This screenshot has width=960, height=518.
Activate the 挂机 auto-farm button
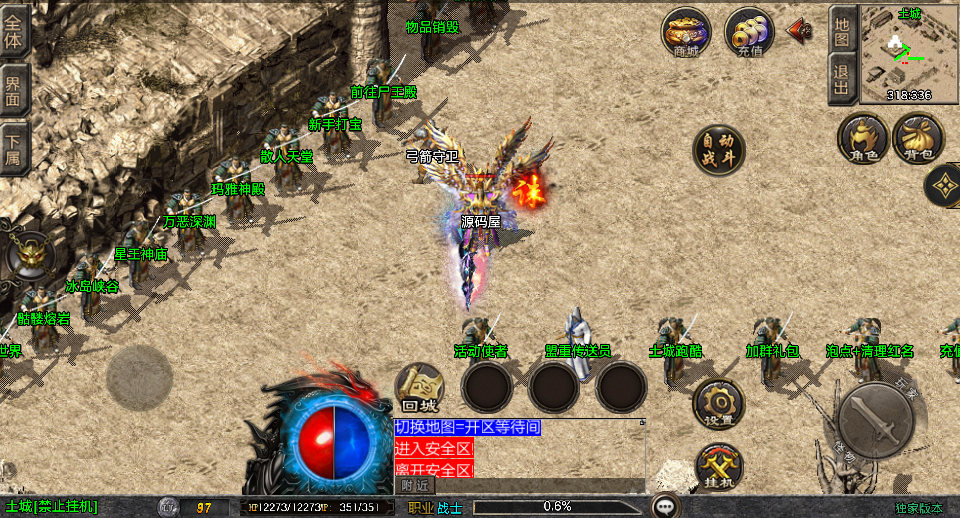click(x=719, y=466)
